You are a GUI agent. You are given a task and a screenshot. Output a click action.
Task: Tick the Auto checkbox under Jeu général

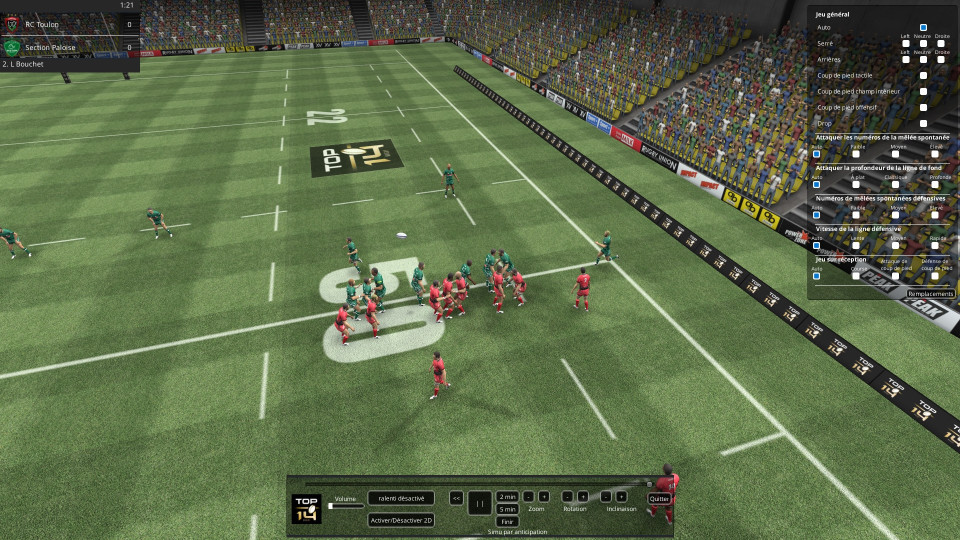tap(923, 28)
